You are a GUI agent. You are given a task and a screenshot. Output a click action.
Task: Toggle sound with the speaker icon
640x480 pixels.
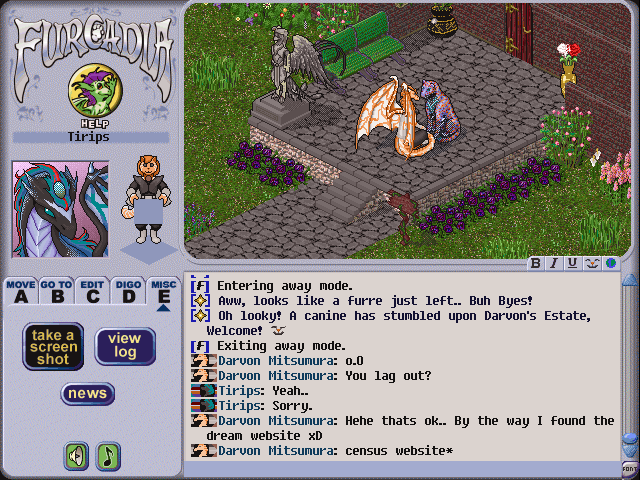(x=77, y=456)
